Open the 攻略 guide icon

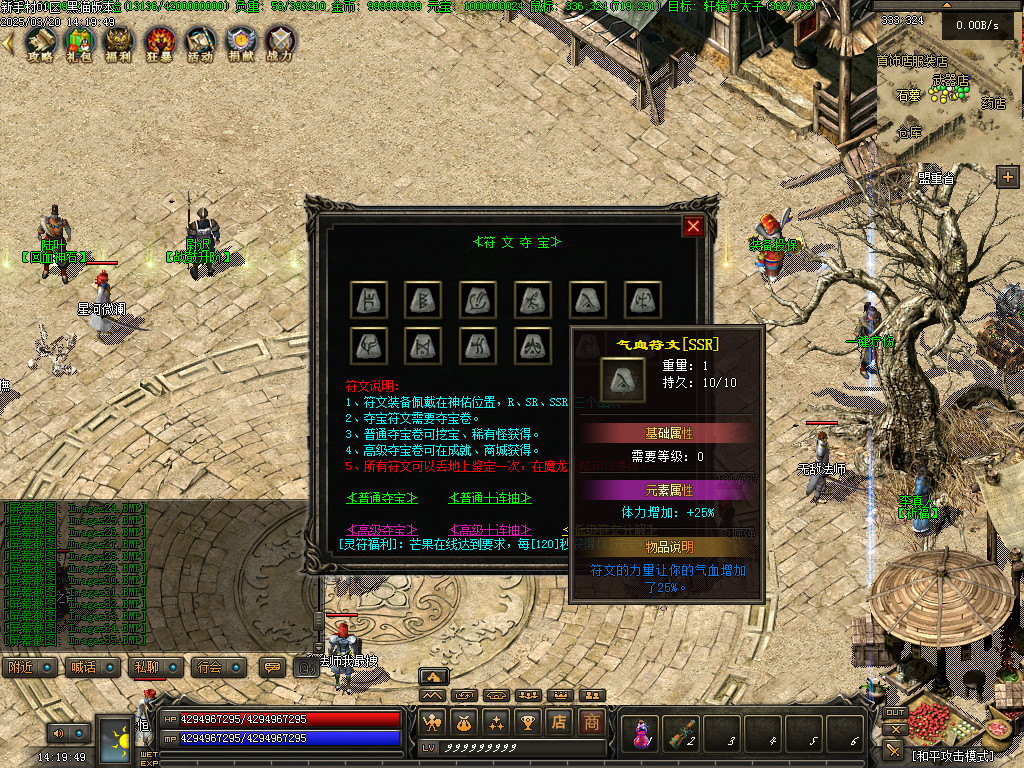40,42
